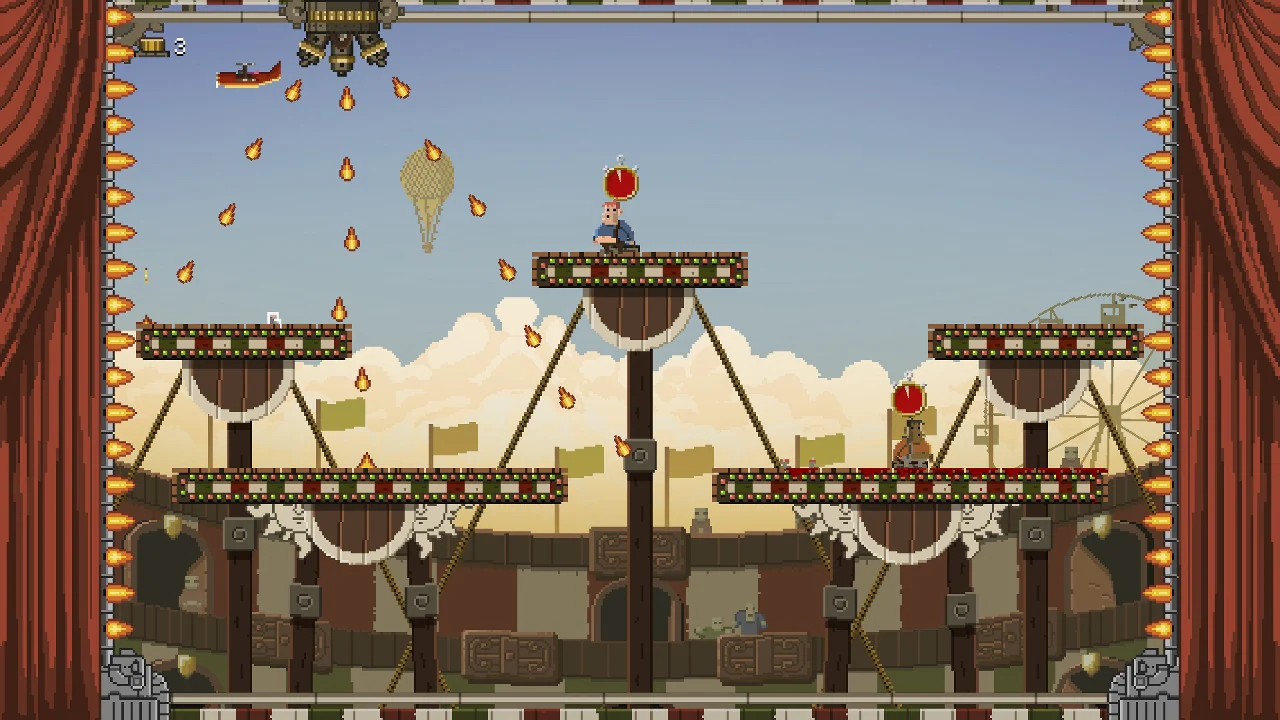Screen dimensions: 1280x720
Task: Click the timer bomb above the blue-shirt player
Action: tap(619, 180)
